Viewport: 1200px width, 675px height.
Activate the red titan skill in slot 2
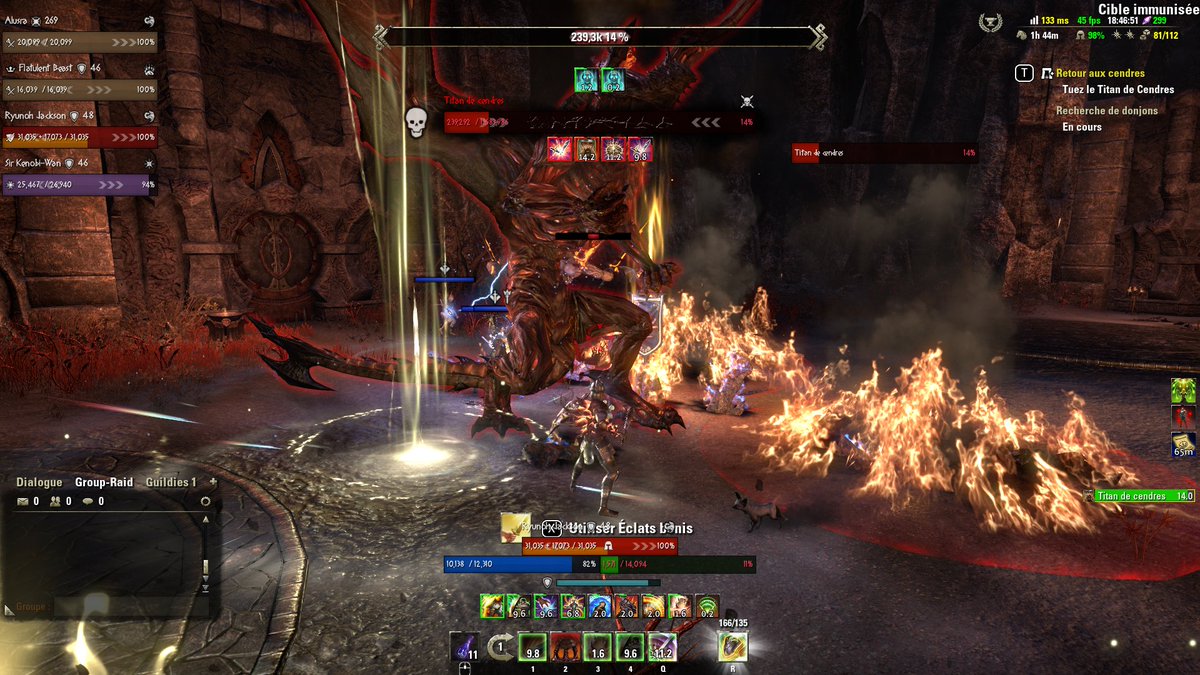pos(565,647)
